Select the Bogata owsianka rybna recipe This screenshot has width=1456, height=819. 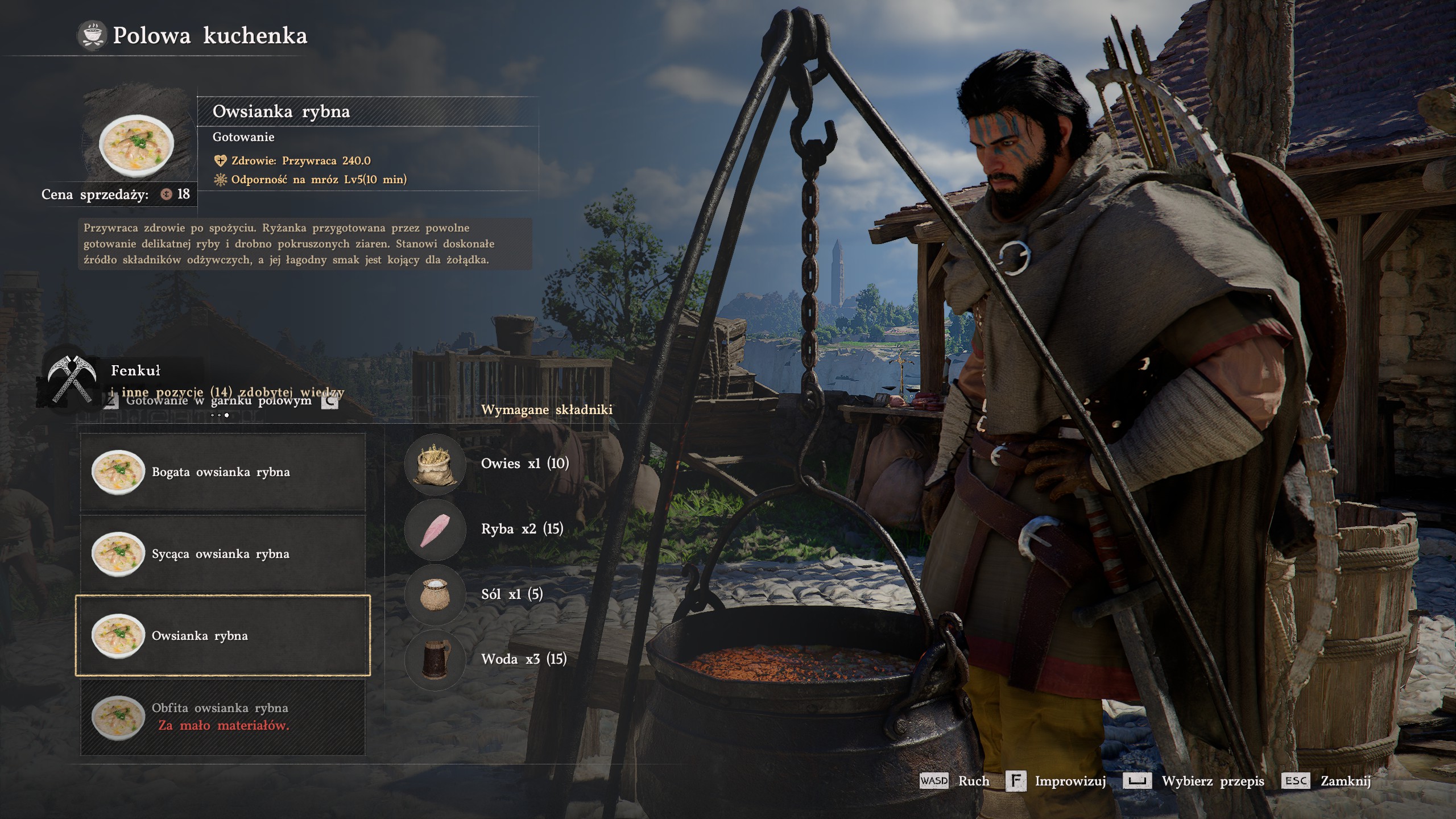222,471
